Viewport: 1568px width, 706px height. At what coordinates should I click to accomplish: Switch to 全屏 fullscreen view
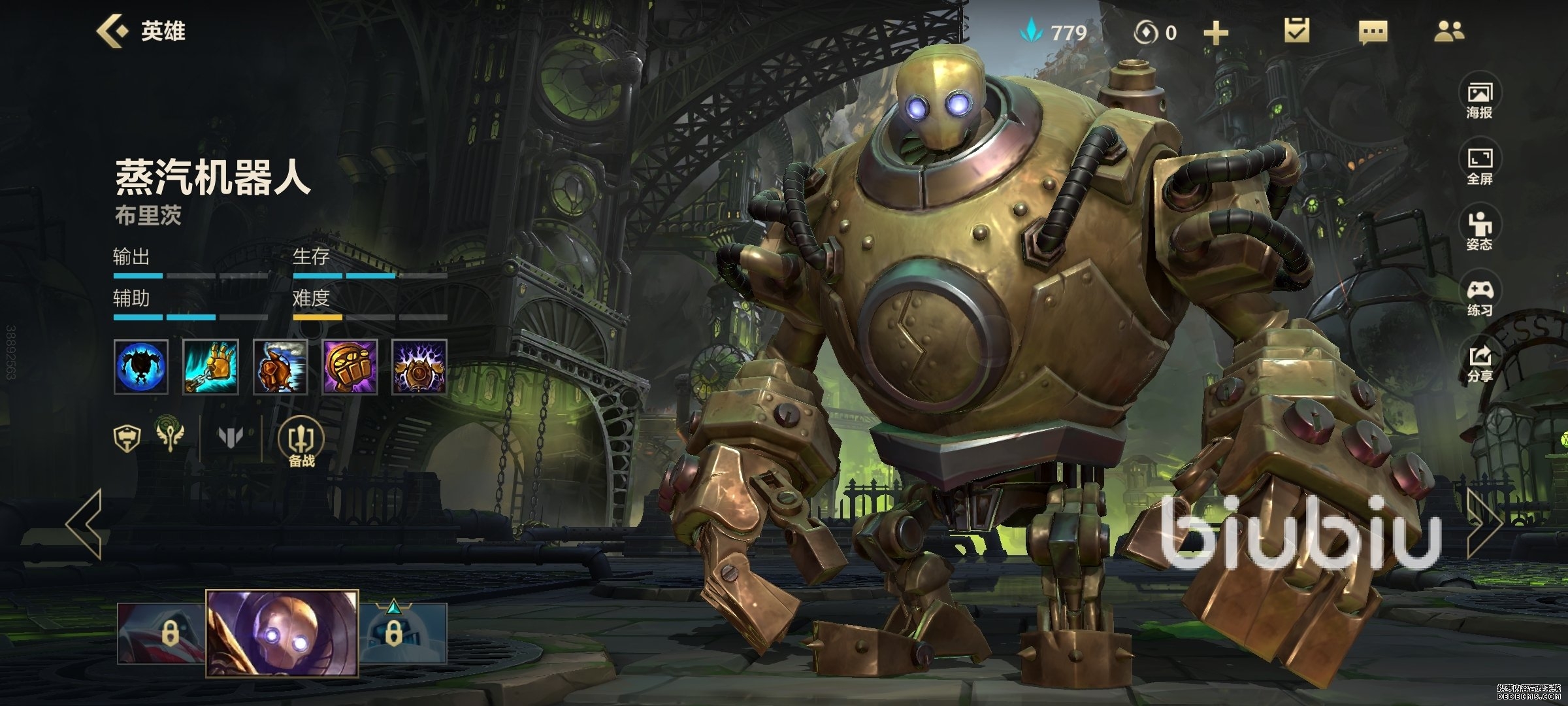[1479, 166]
